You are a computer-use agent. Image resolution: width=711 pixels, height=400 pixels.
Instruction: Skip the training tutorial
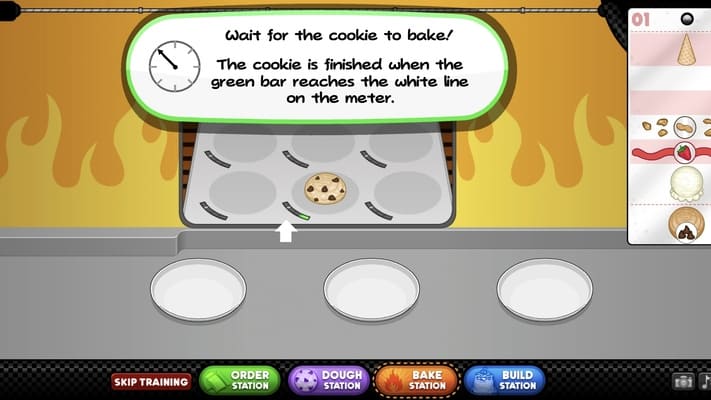tap(151, 381)
